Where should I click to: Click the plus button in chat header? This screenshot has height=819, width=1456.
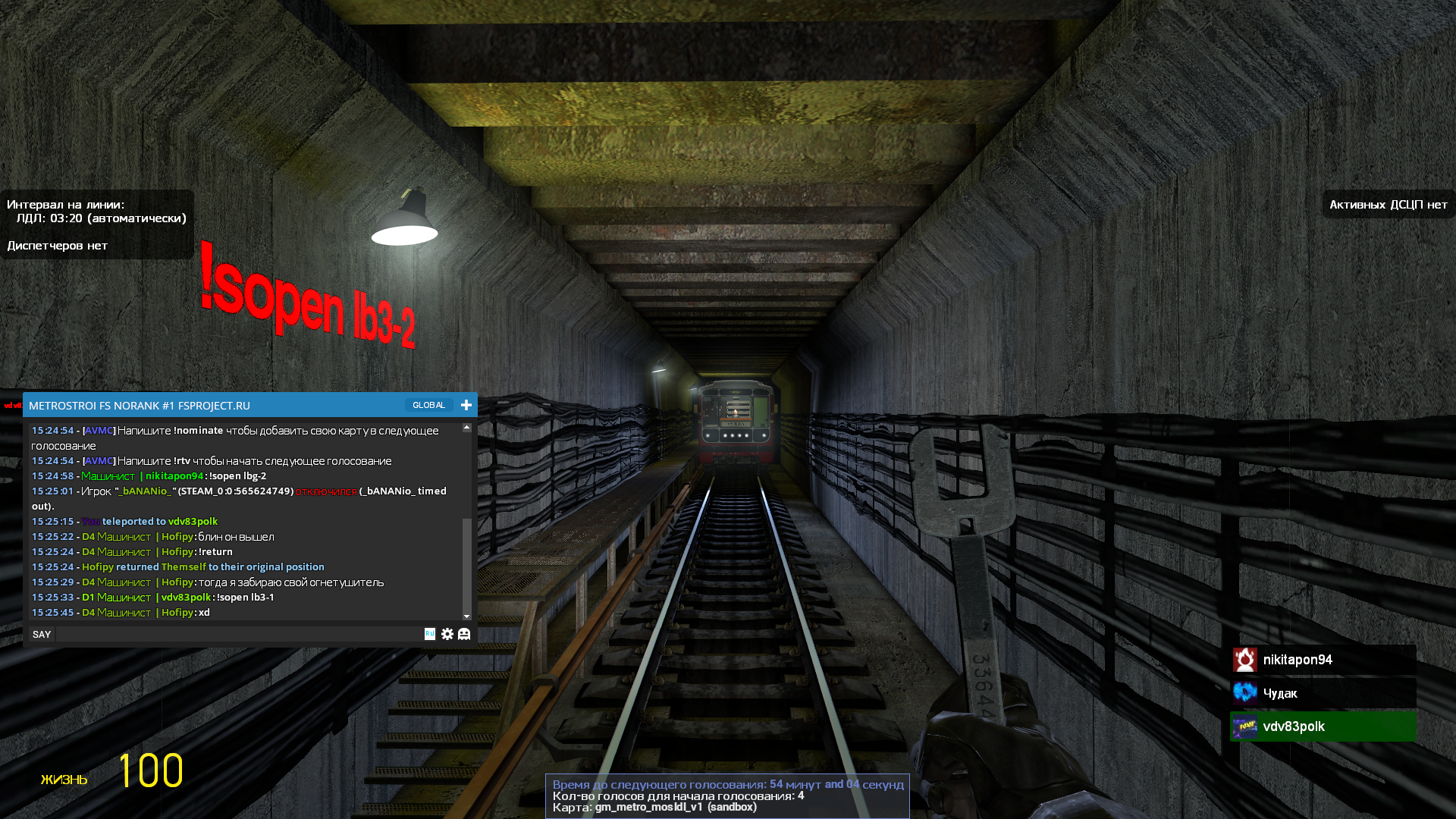click(x=466, y=405)
